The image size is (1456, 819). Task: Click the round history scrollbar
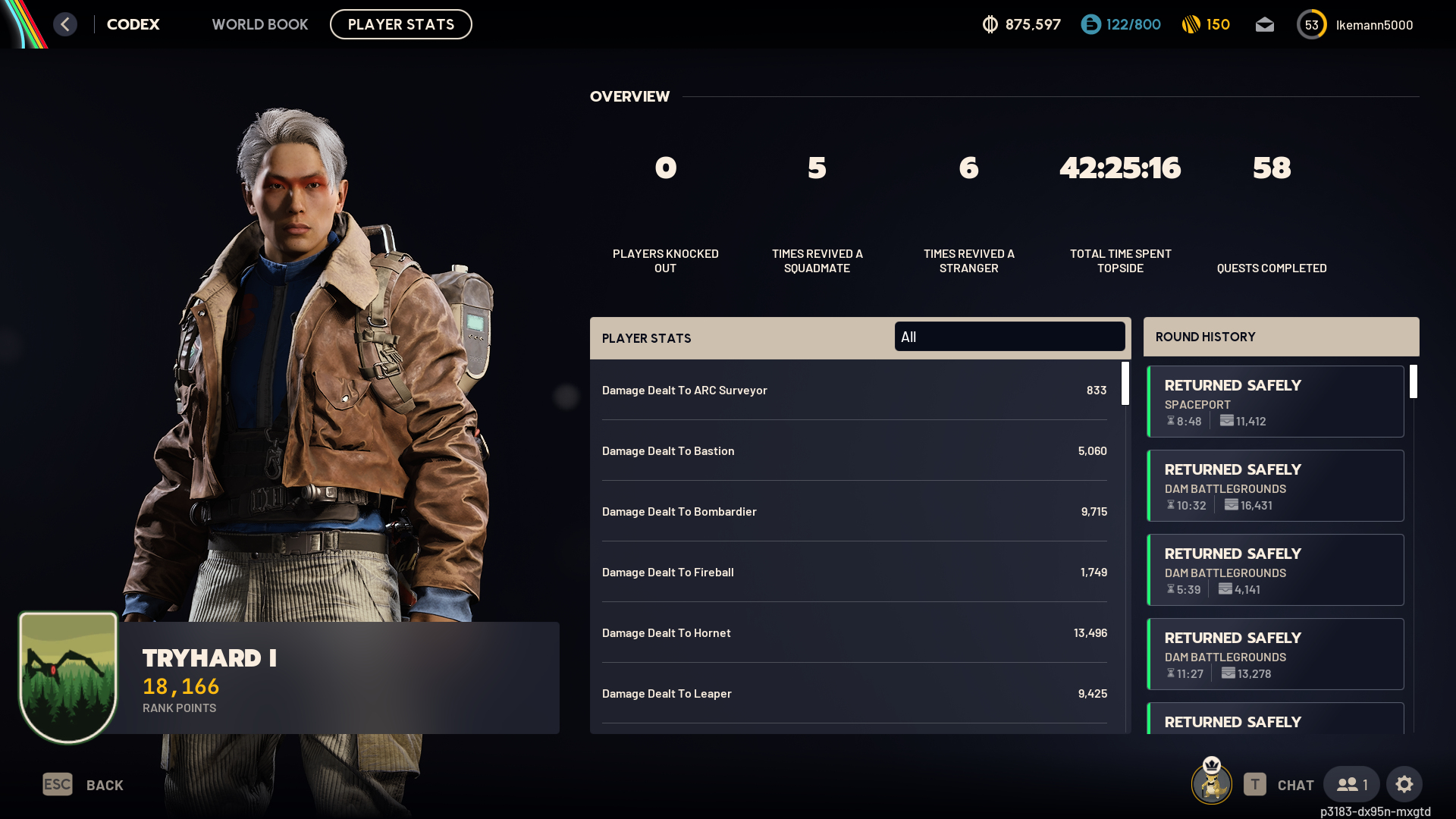click(1414, 381)
